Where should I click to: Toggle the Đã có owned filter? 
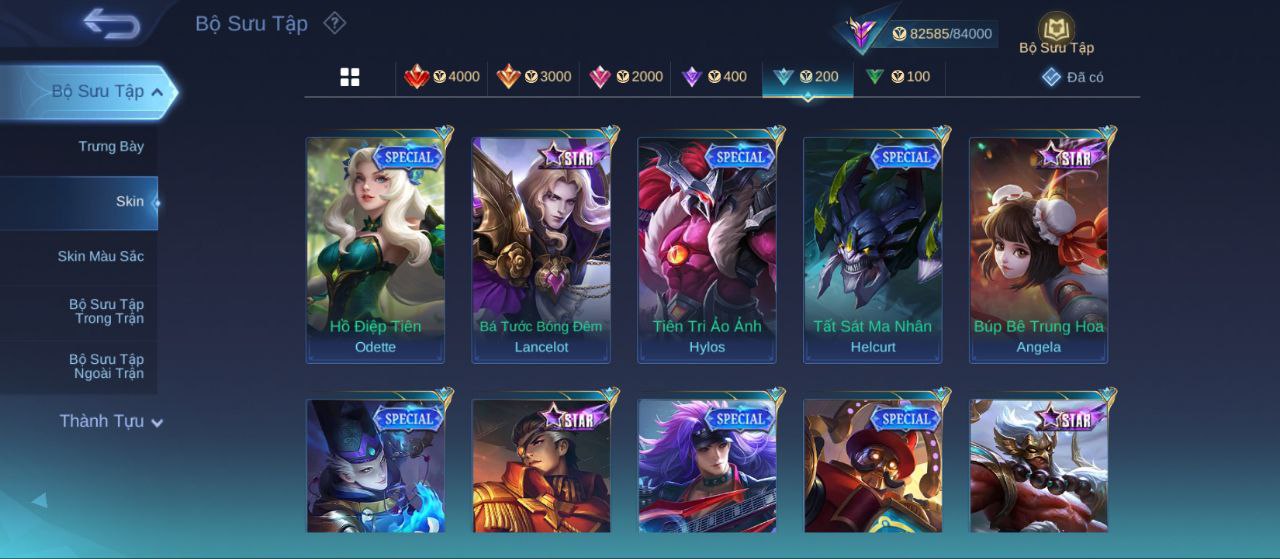pos(1073,77)
